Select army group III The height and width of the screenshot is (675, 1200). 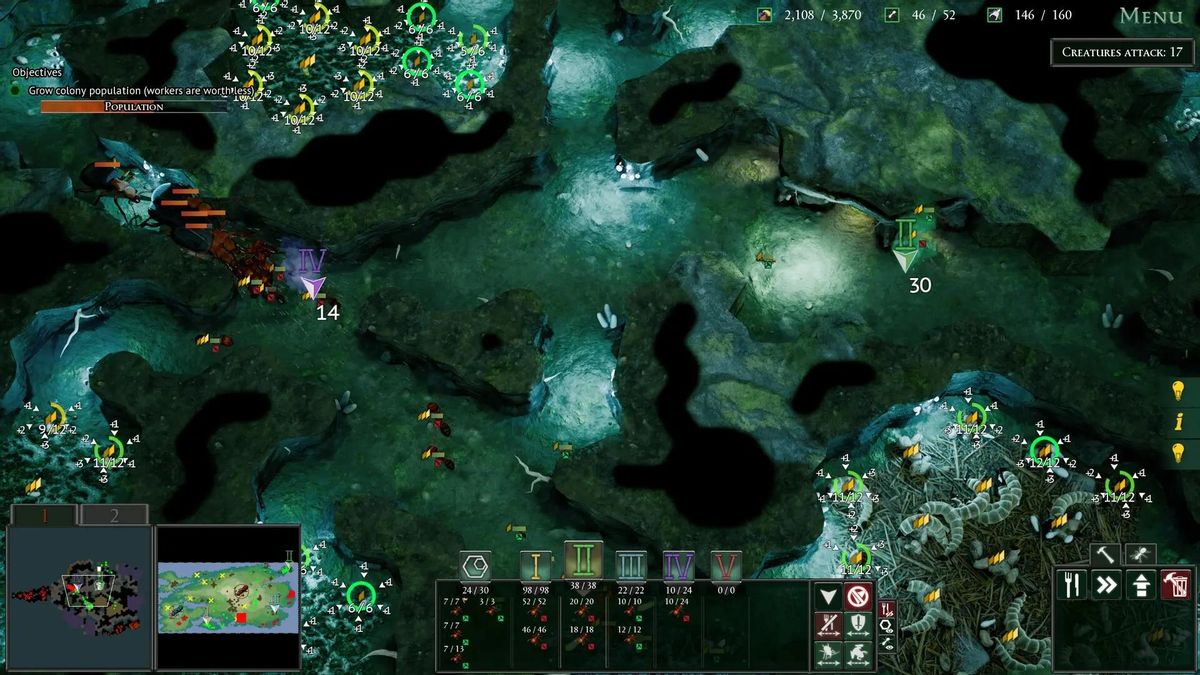coord(631,566)
